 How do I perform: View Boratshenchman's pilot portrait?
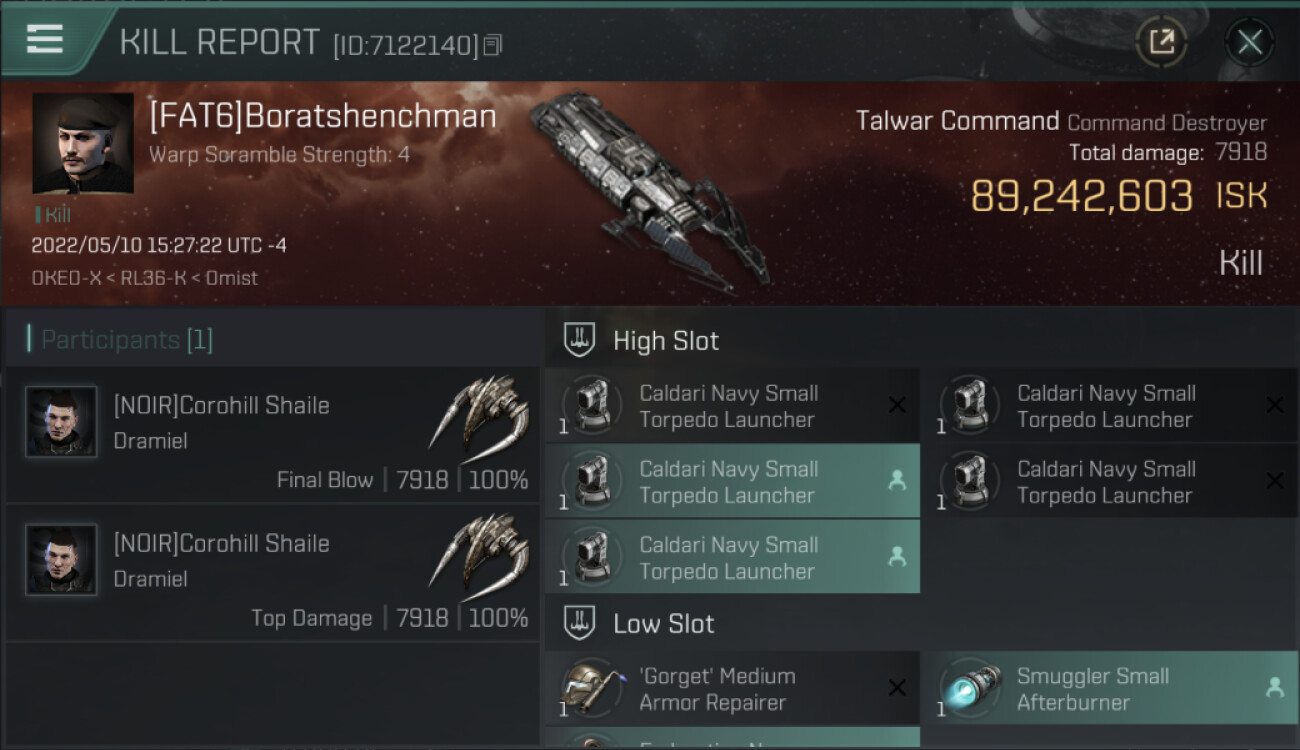point(83,143)
